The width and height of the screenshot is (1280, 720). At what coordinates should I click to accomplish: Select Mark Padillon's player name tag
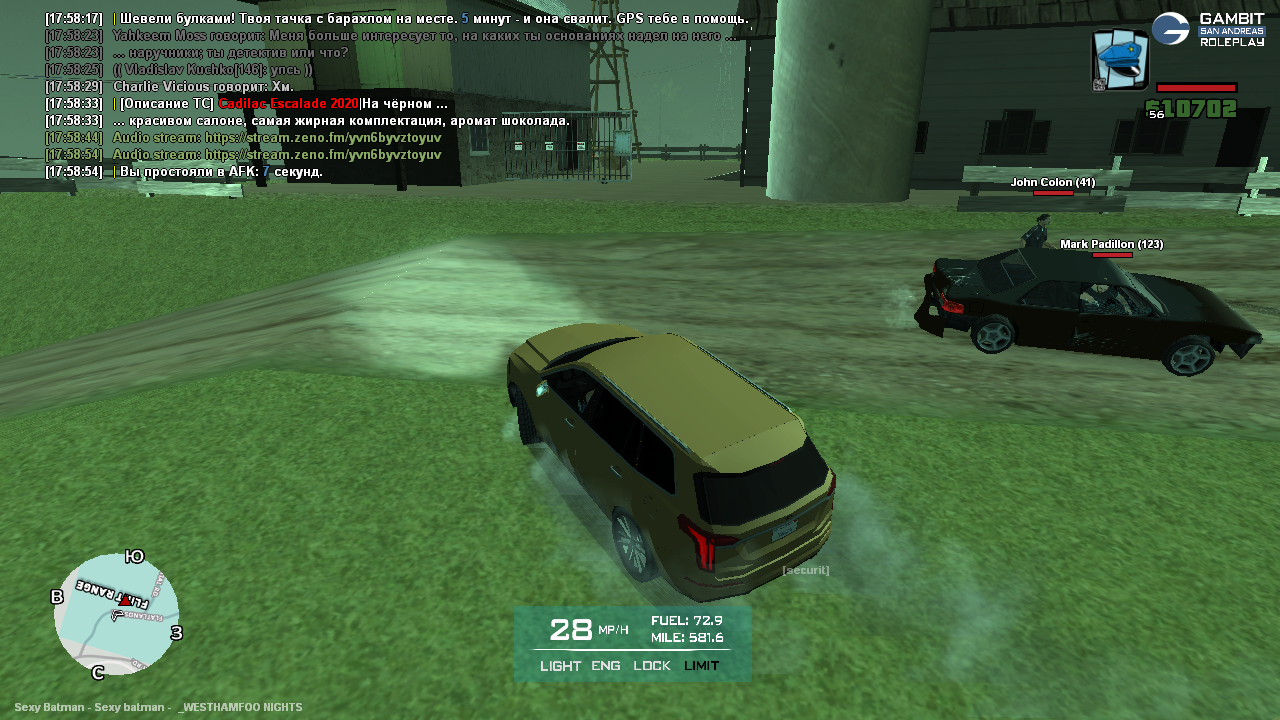pos(1111,244)
